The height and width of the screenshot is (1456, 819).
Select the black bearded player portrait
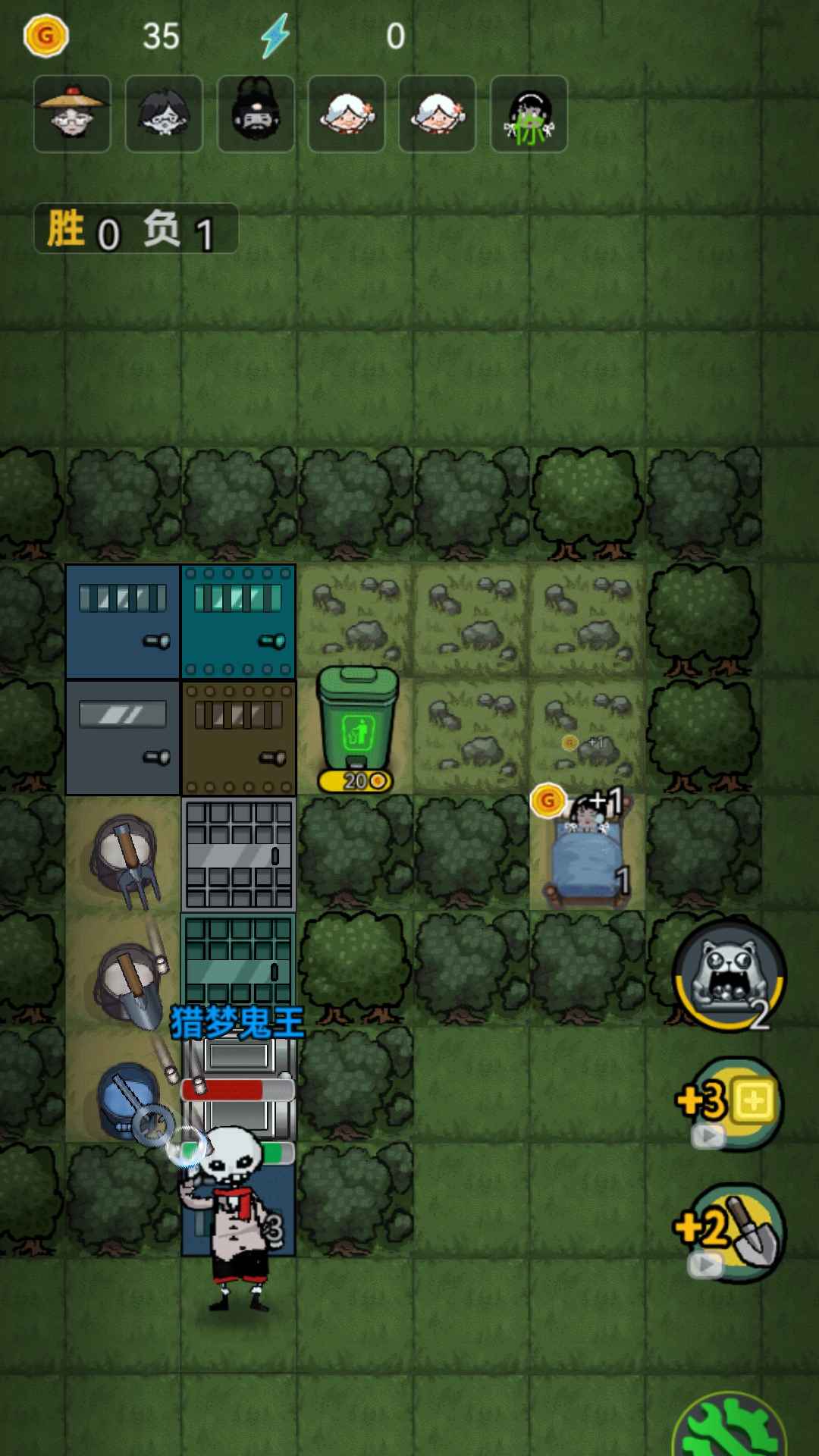click(x=256, y=115)
